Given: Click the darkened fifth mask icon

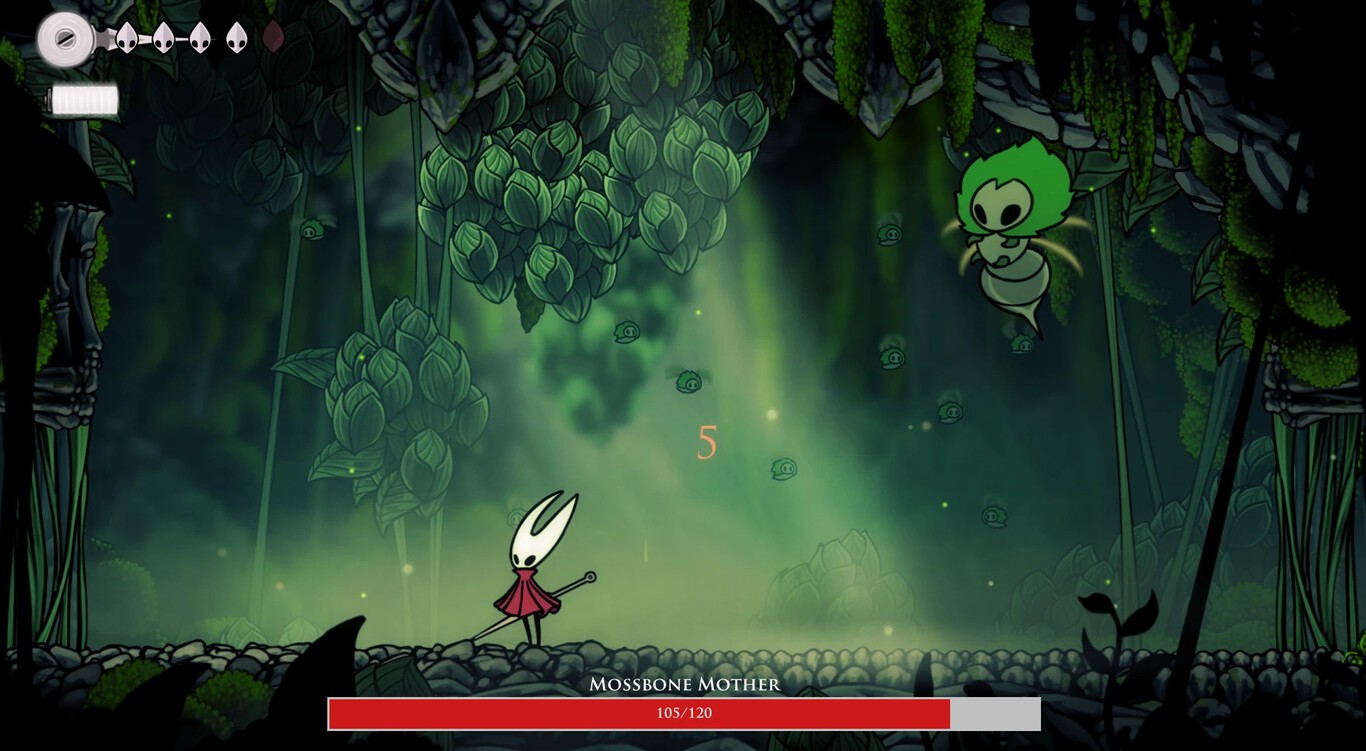Looking at the screenshot, I should point(272,36).
